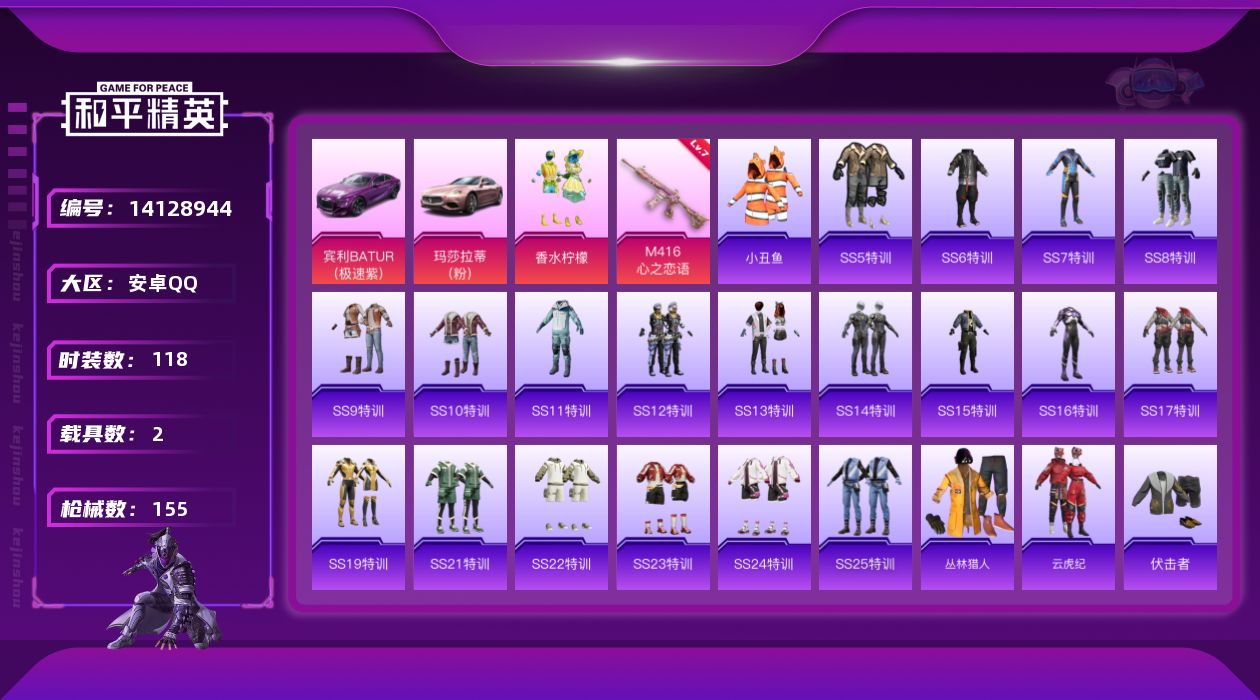Select the SS22特训 outfit tile

point(561,517)
